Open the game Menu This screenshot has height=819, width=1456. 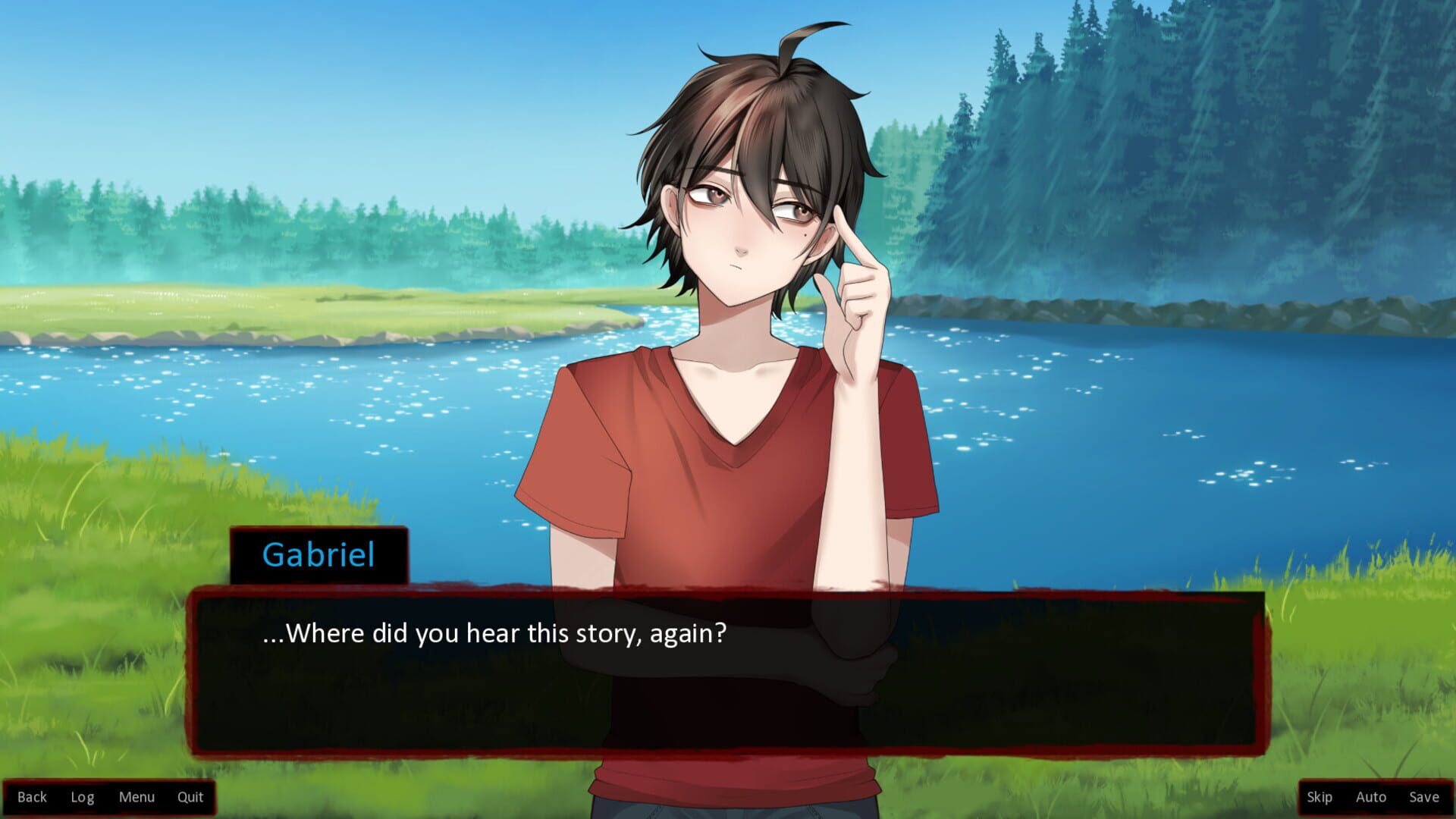pyautogui.click(x=136, y=797)
